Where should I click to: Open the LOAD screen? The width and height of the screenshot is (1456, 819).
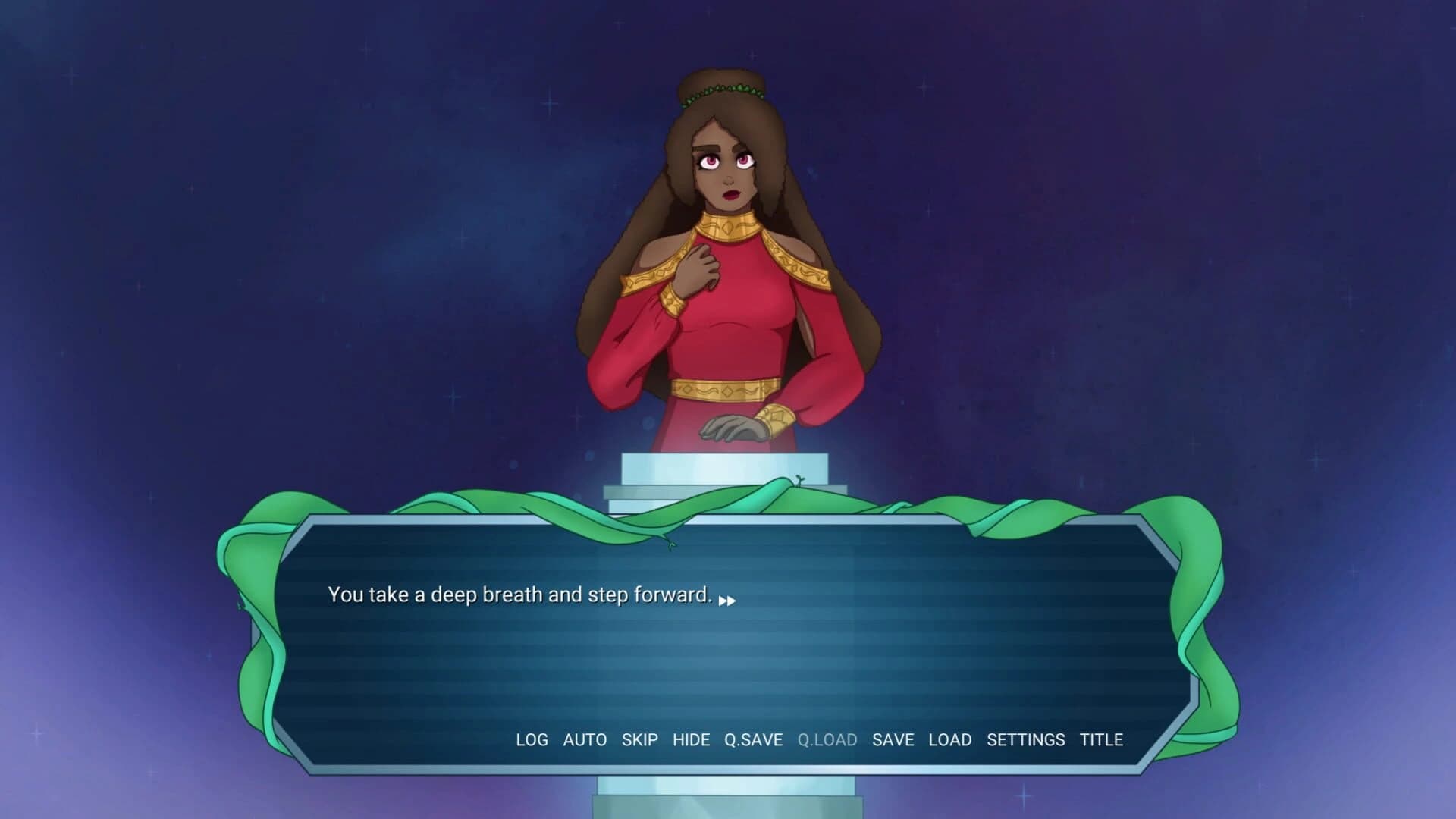pyautogui.click(x=950, y=740)
